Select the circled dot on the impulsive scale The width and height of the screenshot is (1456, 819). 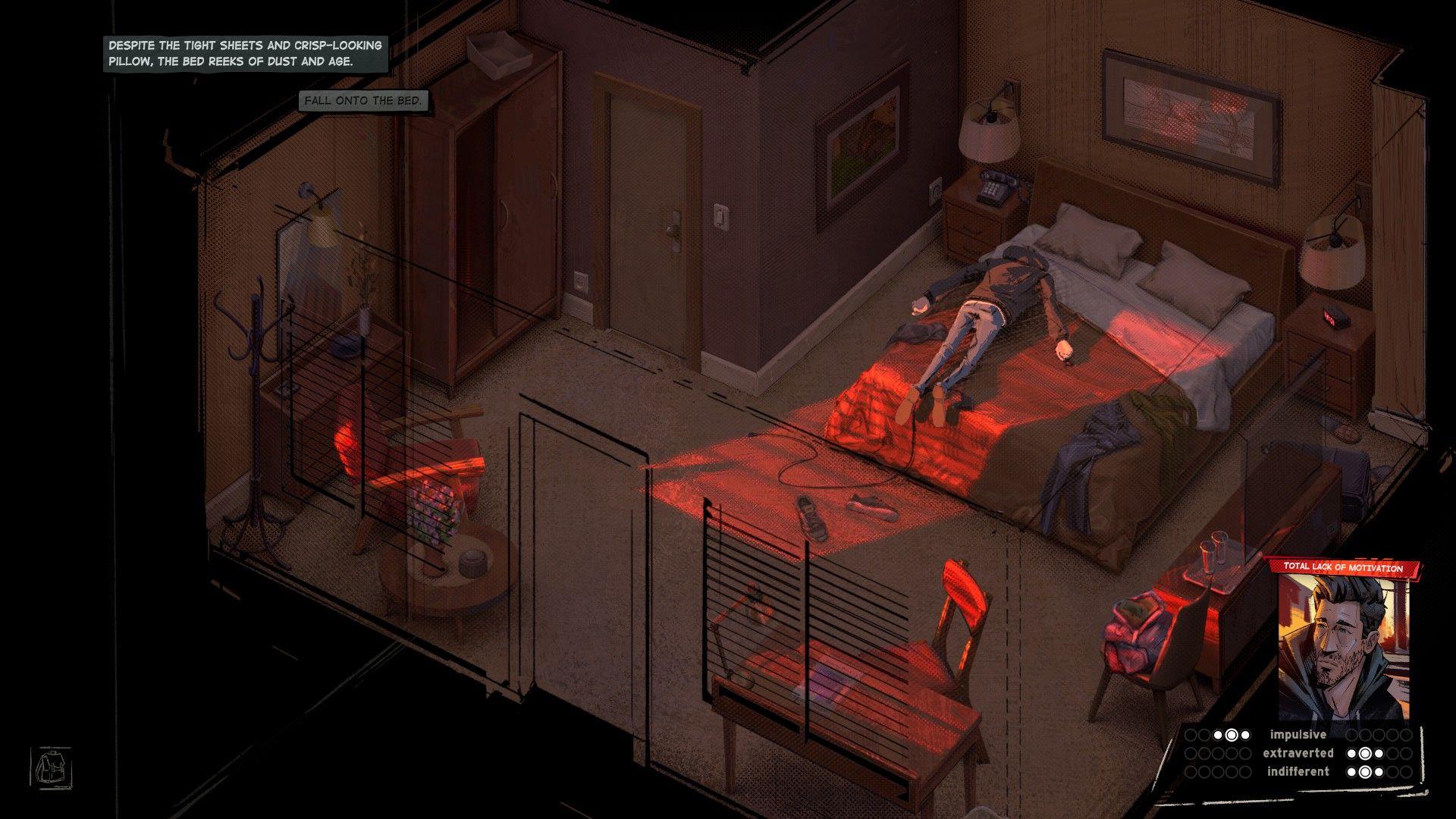1232,735
